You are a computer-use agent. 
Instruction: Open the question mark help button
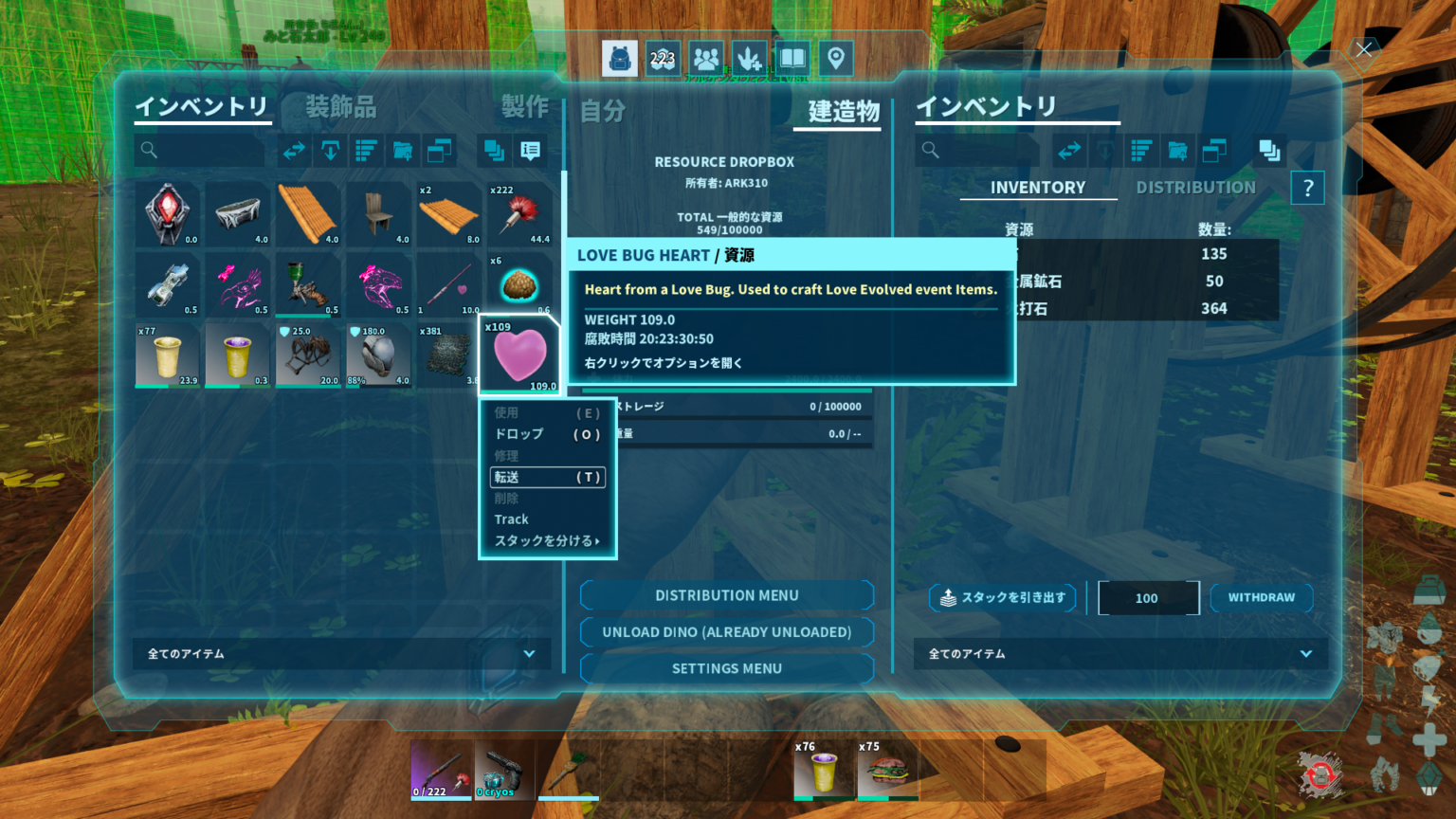tap(1307, 188)
